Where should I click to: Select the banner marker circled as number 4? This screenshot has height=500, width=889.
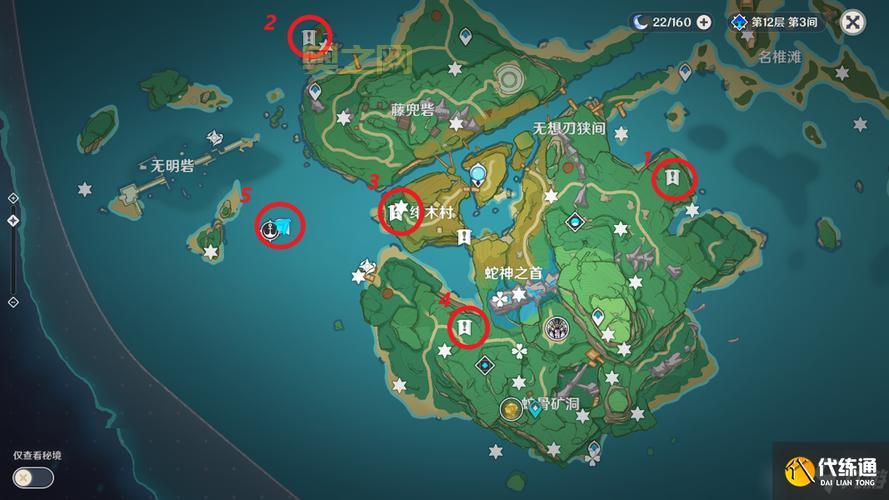click(x=466, y=326)
